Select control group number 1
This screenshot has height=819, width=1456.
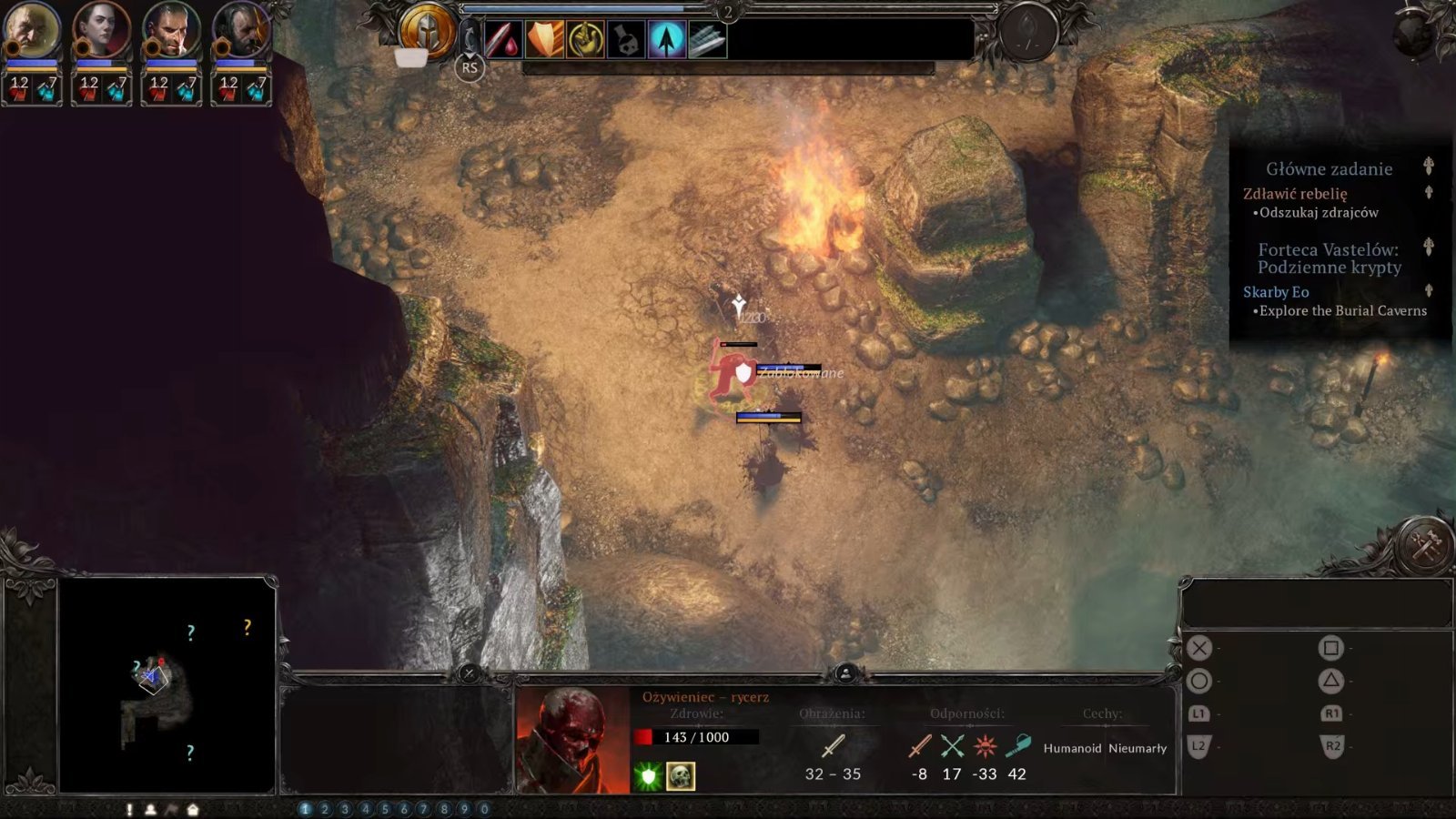pos(305,809)
